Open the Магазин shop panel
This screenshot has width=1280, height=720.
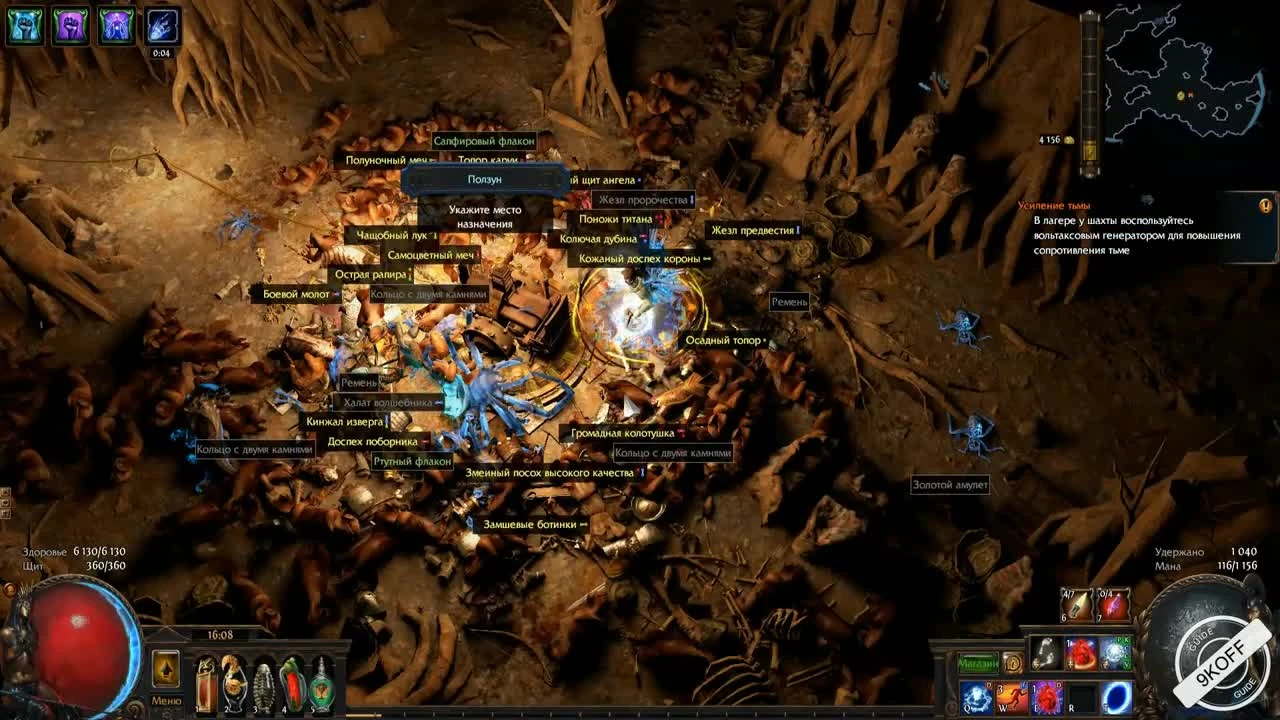tap(978, 663)
